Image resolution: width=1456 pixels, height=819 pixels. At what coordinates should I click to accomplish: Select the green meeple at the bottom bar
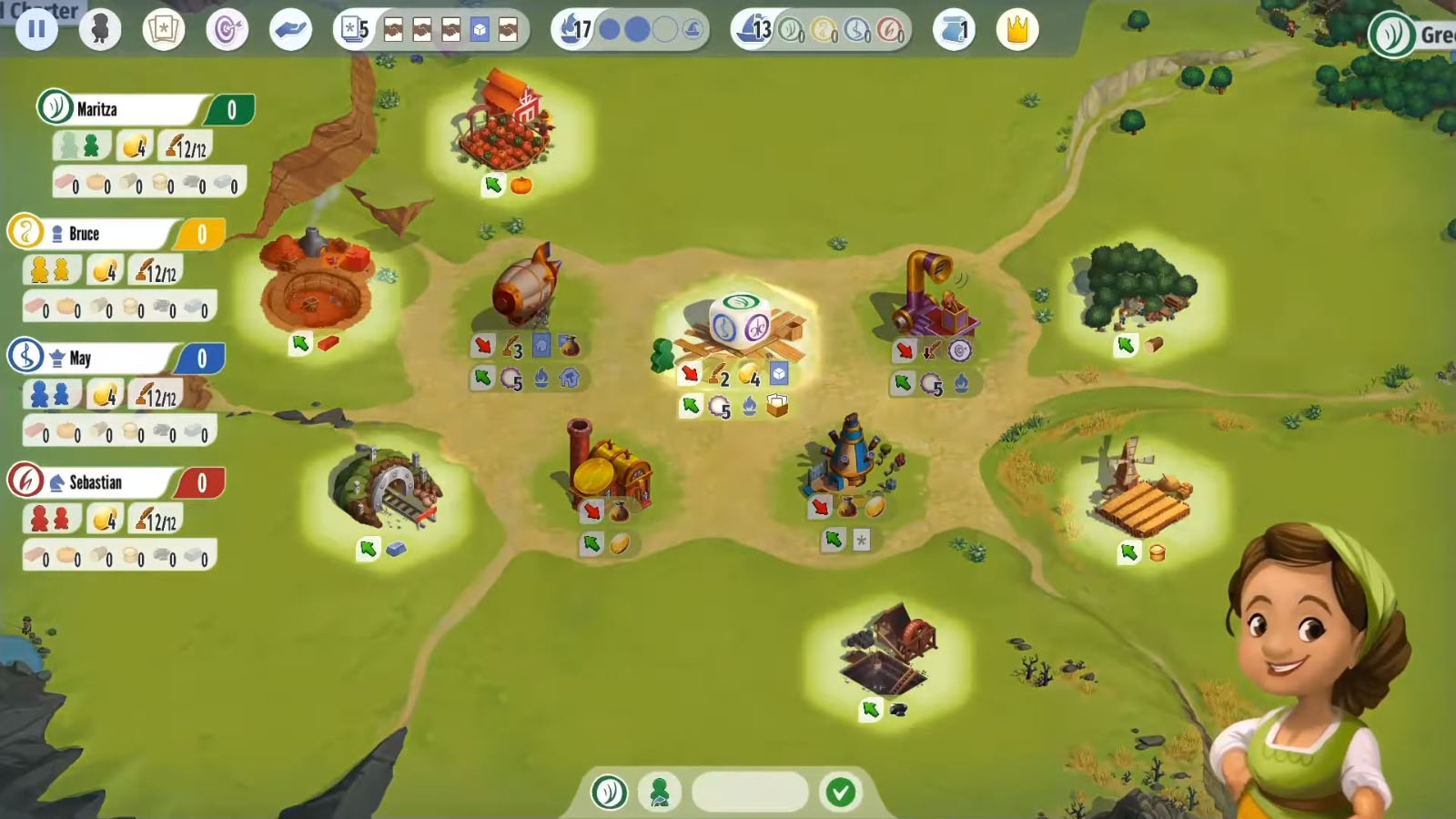(659, 792)
